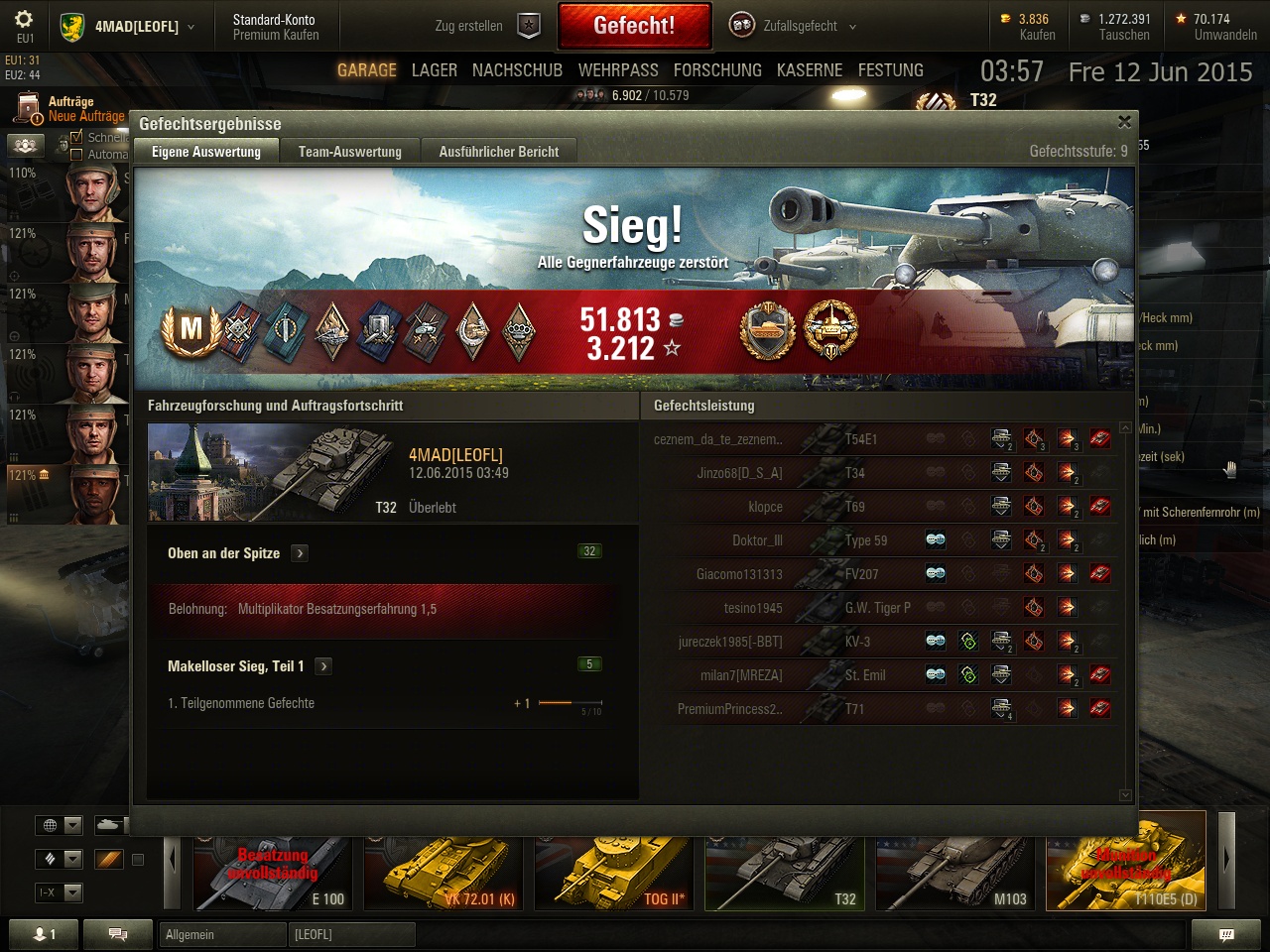Go to the NACHSCHUB section
Screen dimensions: 1270x952
tap(517, 70)
